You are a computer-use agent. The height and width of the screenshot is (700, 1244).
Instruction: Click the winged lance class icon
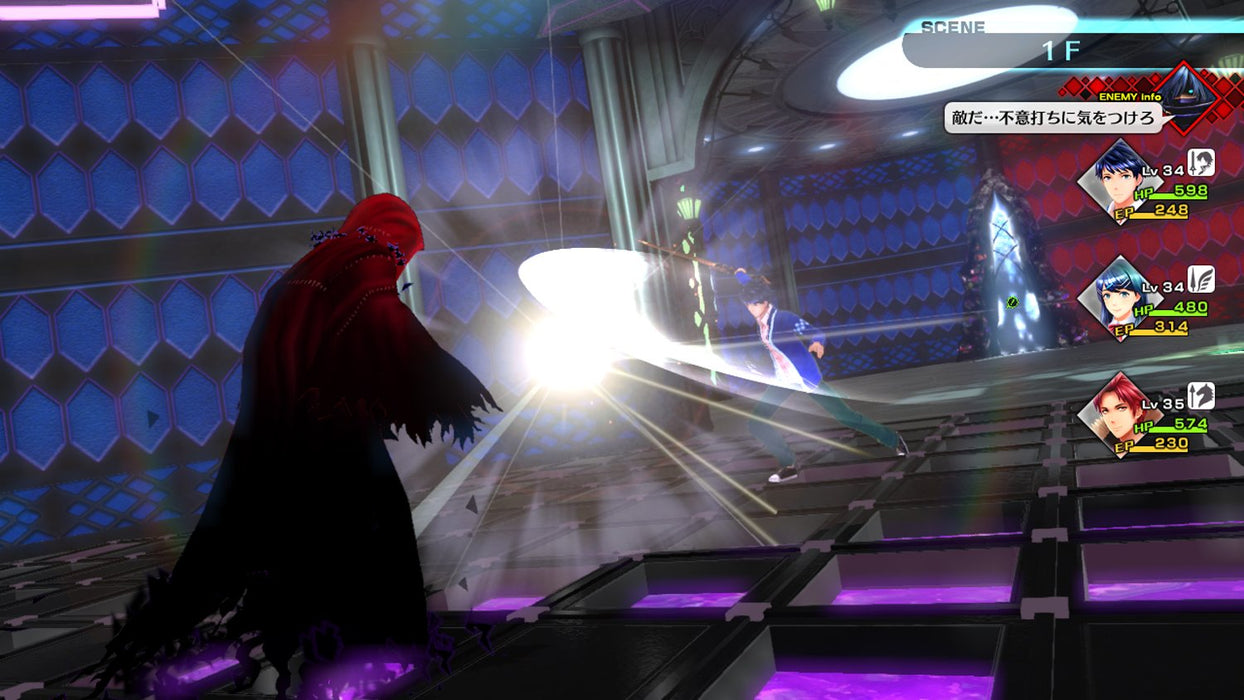[x=1200, y=279]
